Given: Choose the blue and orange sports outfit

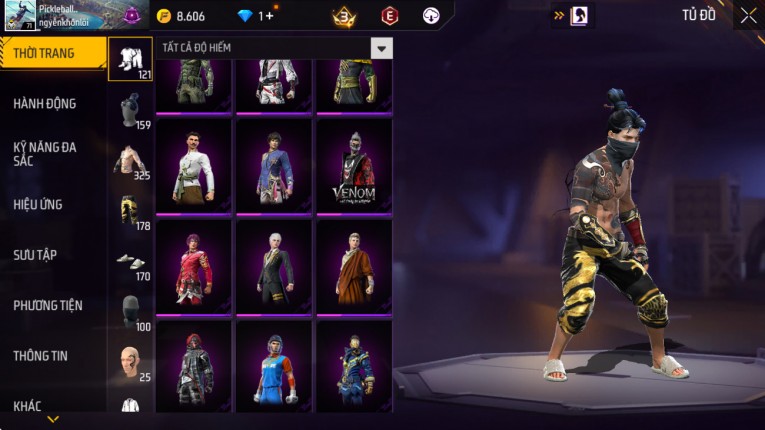Looking at the screenshot, I should click(x=274, y=366).
